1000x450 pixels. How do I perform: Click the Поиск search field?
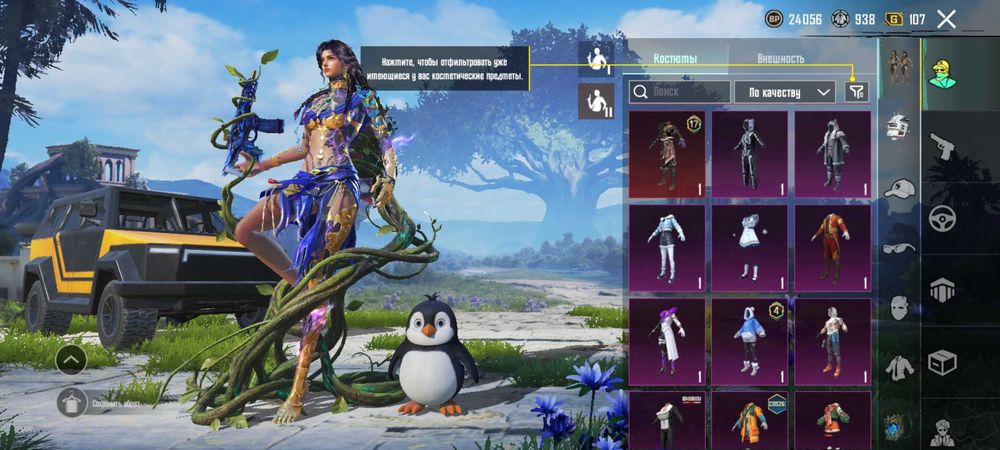(x=678, y=92)
